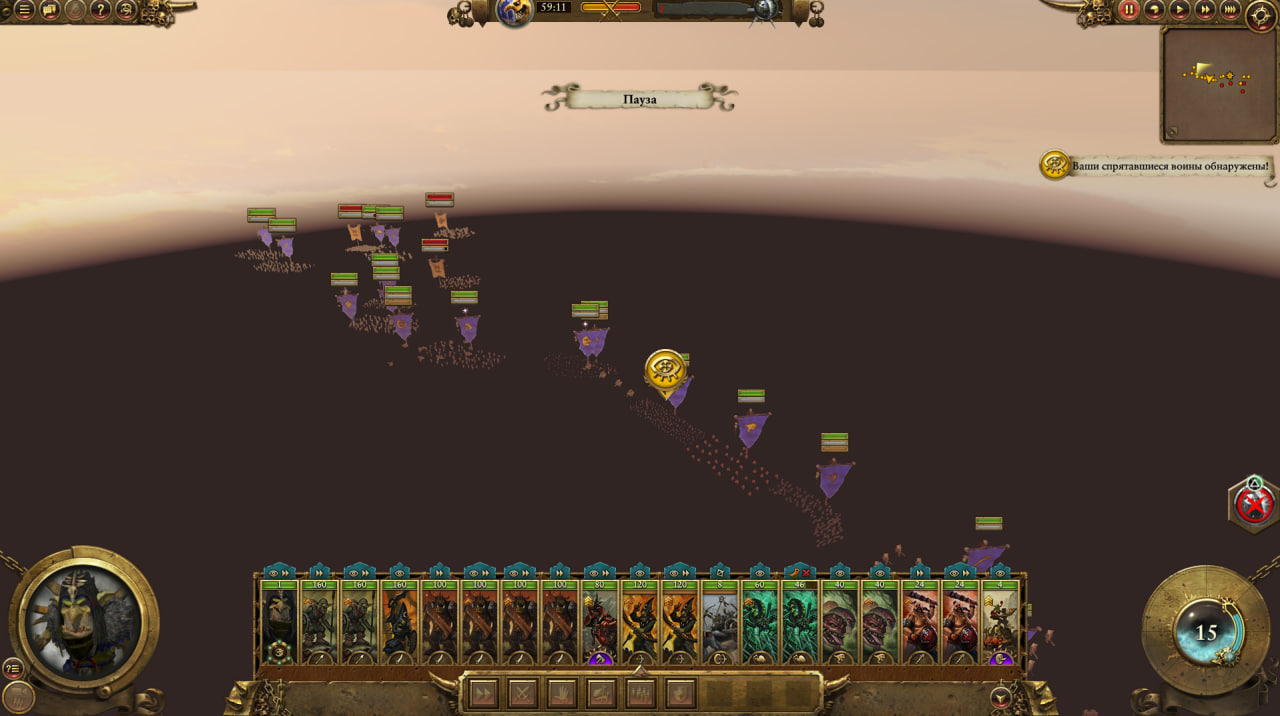The height and width of the screenshot is (716, 1280).
Task: Open the Winds of Magic reserve orb
Action: [x=1206, y=632]
